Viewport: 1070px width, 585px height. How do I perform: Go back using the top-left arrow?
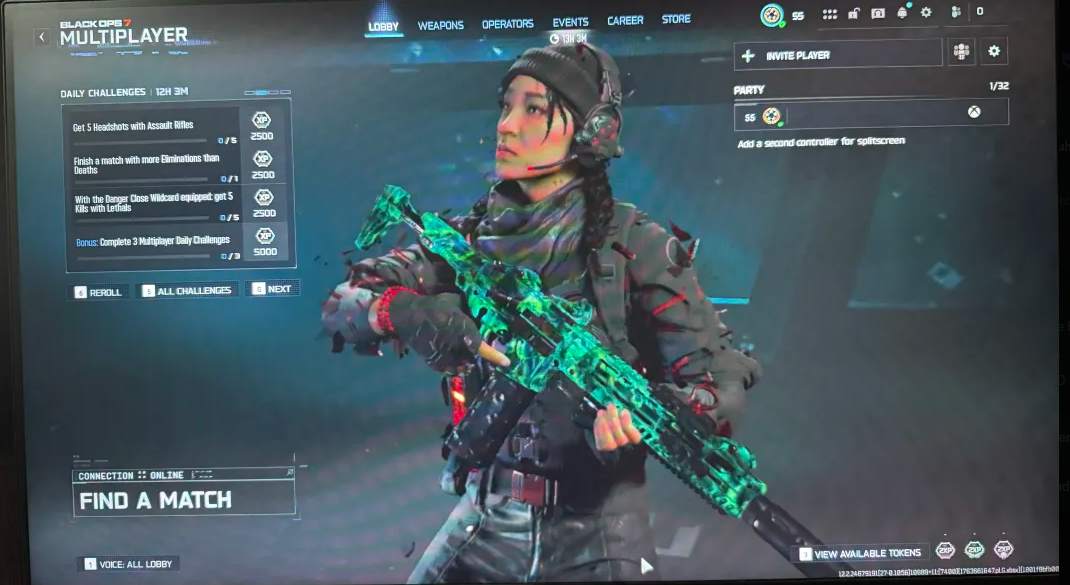click(x=42, y=37)
